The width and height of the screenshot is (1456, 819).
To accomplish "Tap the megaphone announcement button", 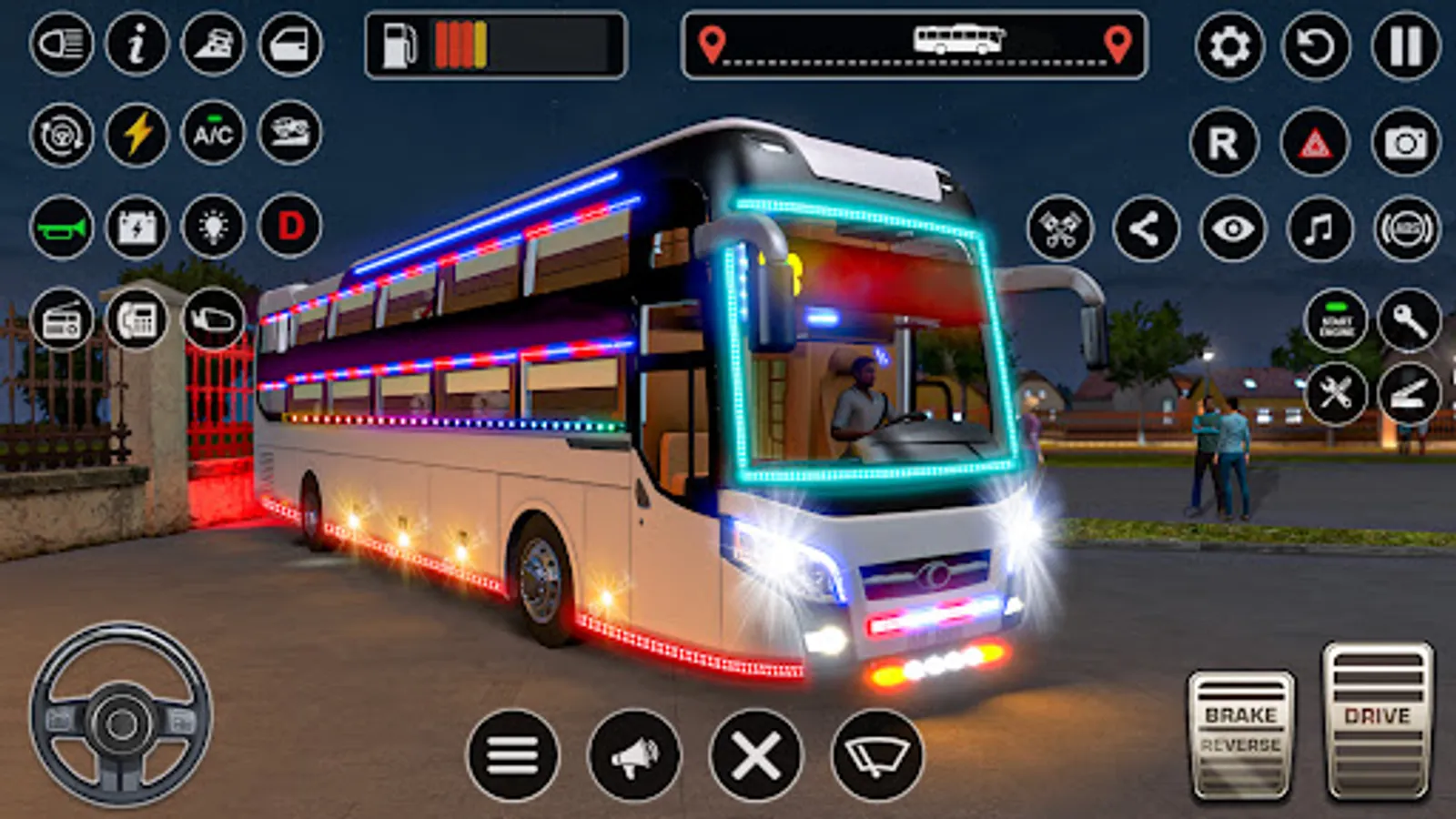I will click(x=634, y=754).
